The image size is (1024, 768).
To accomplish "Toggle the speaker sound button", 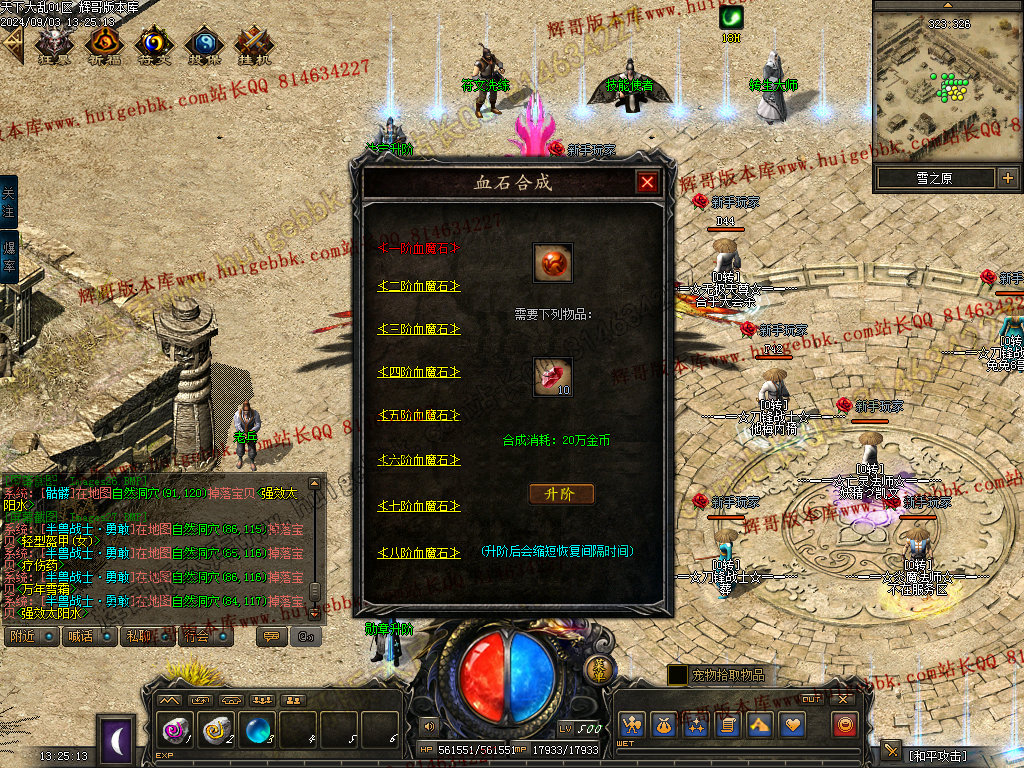I will click(x=429, y=725).
